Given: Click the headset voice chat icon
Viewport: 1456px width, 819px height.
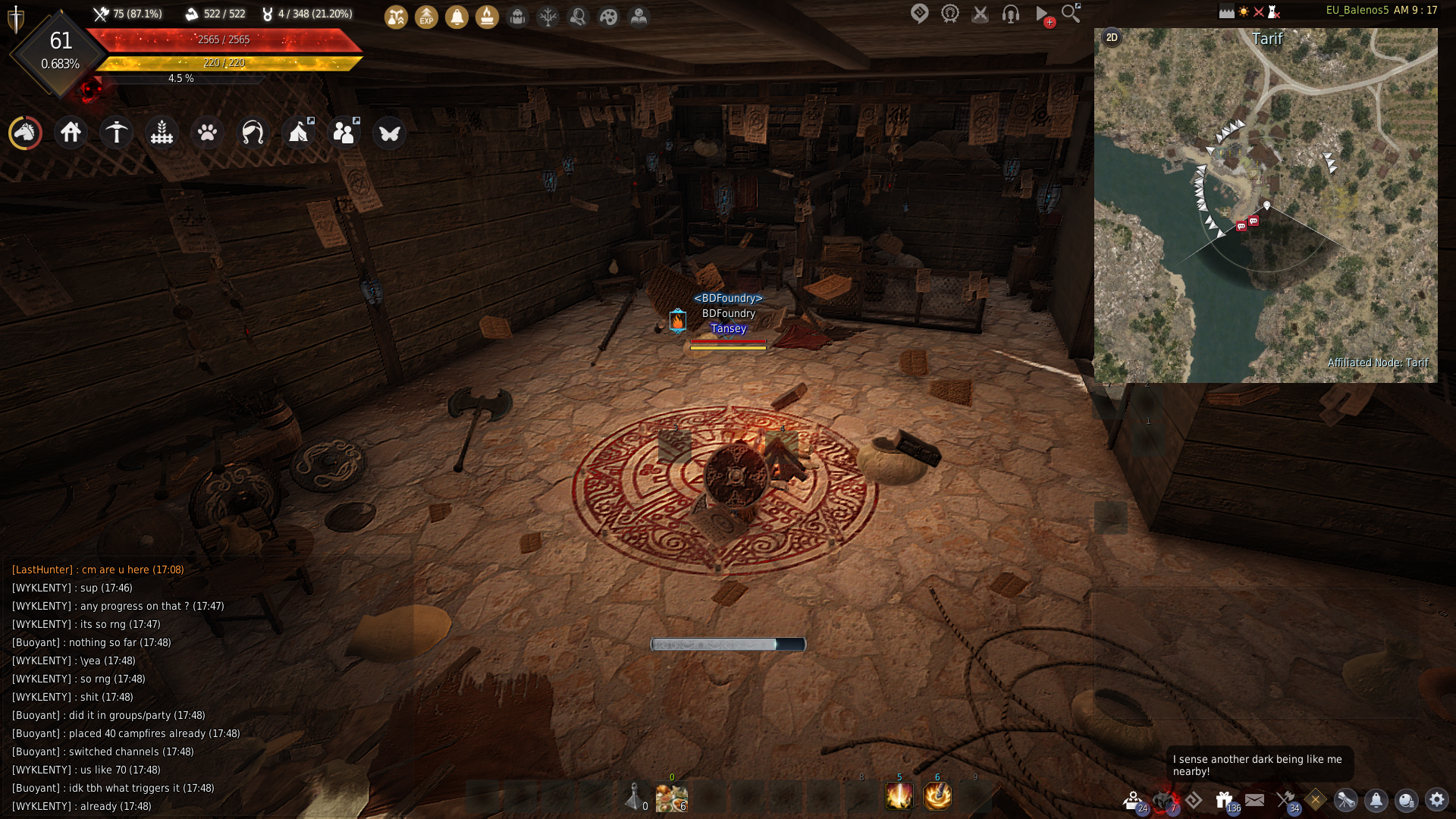Looking at the screenshot, I should 1011,14.
